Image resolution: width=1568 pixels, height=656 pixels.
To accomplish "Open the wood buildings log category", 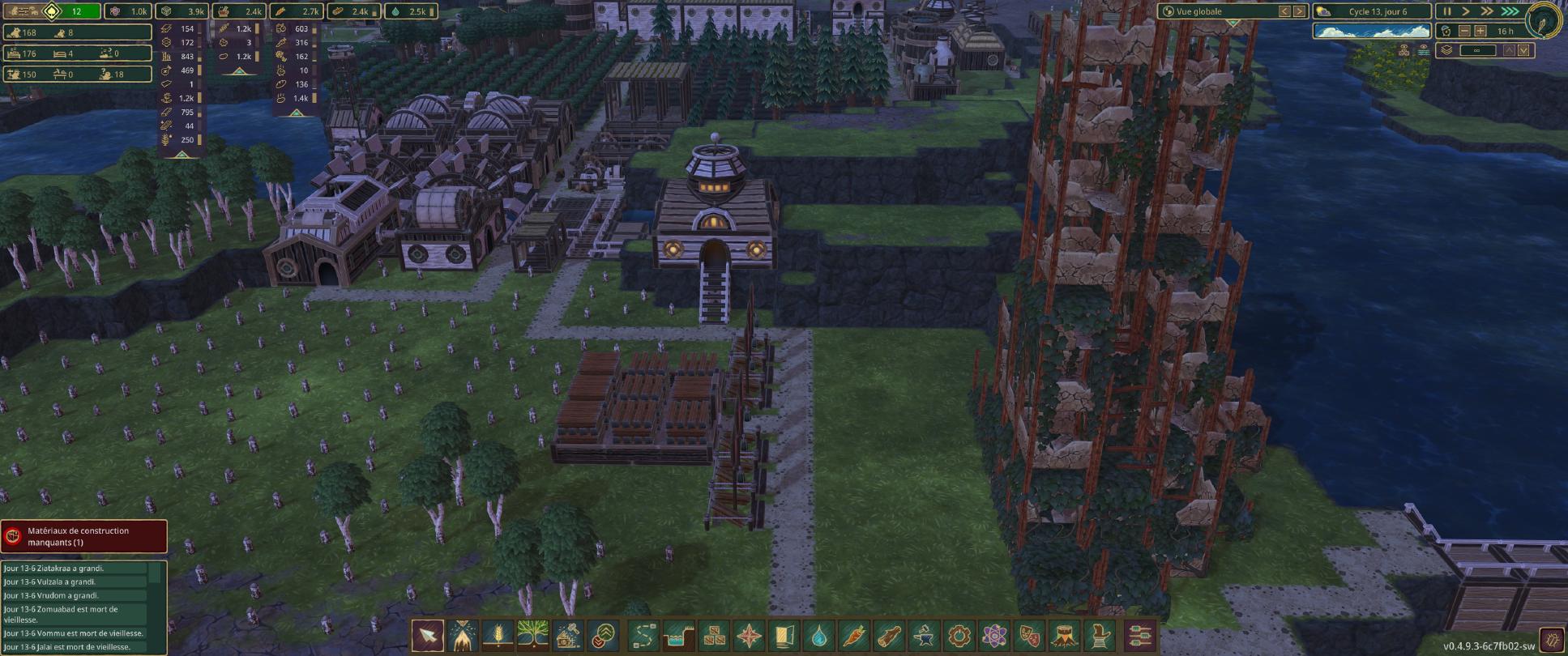I will [x=889, y=636].
